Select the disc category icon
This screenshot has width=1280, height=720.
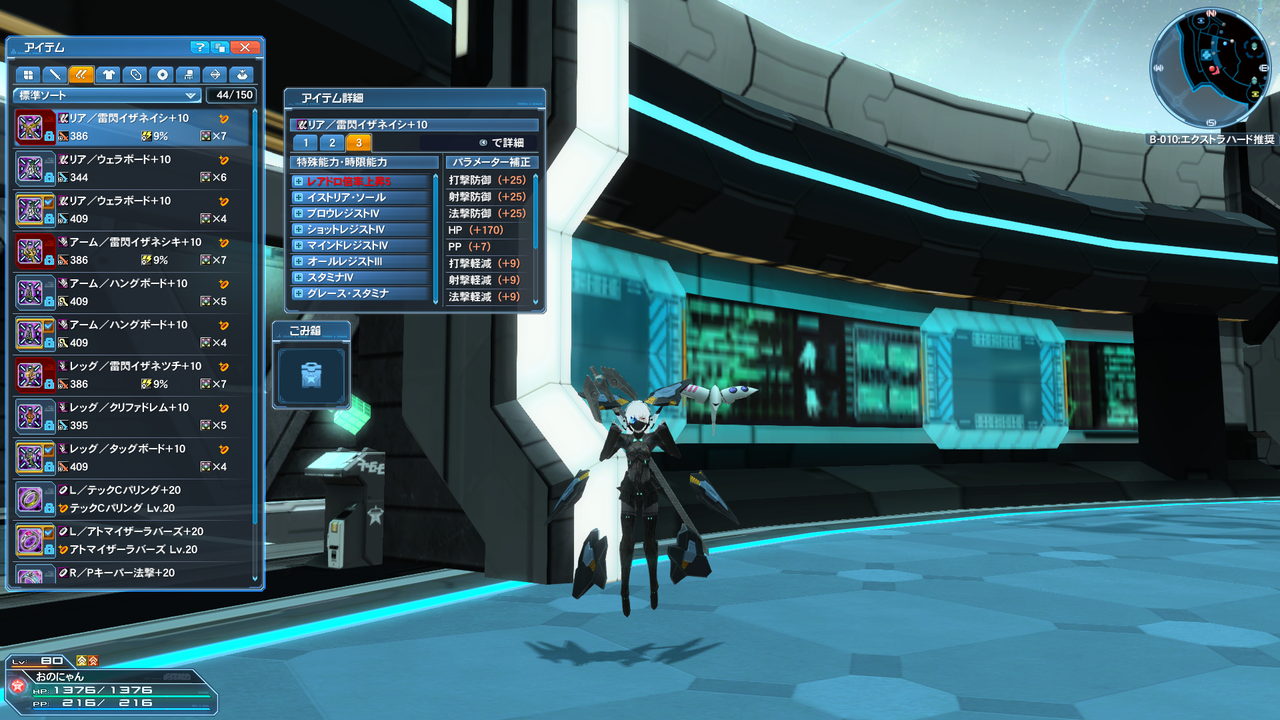[x=163, y=74]
